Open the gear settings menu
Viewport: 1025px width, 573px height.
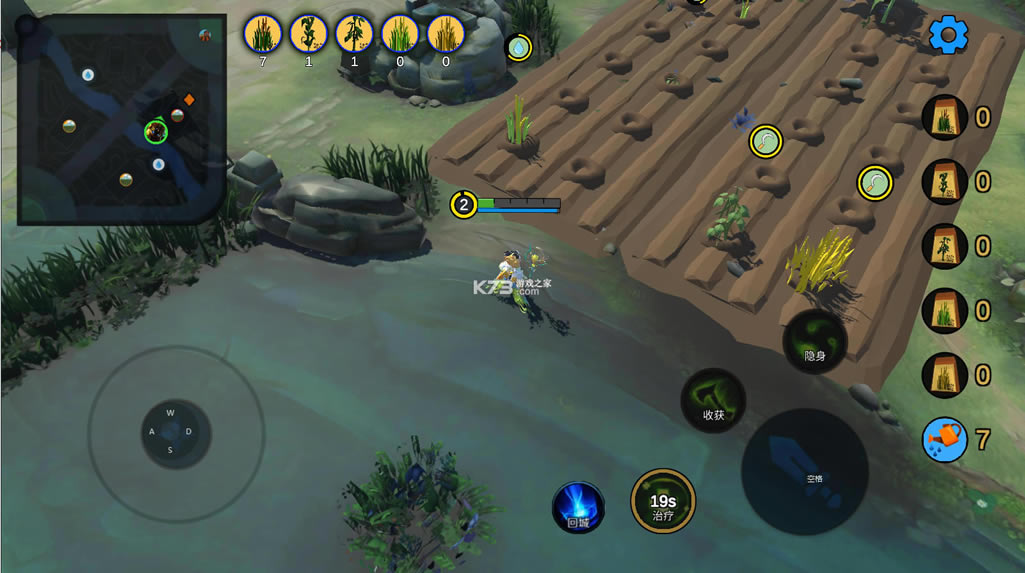click(948, 36)
